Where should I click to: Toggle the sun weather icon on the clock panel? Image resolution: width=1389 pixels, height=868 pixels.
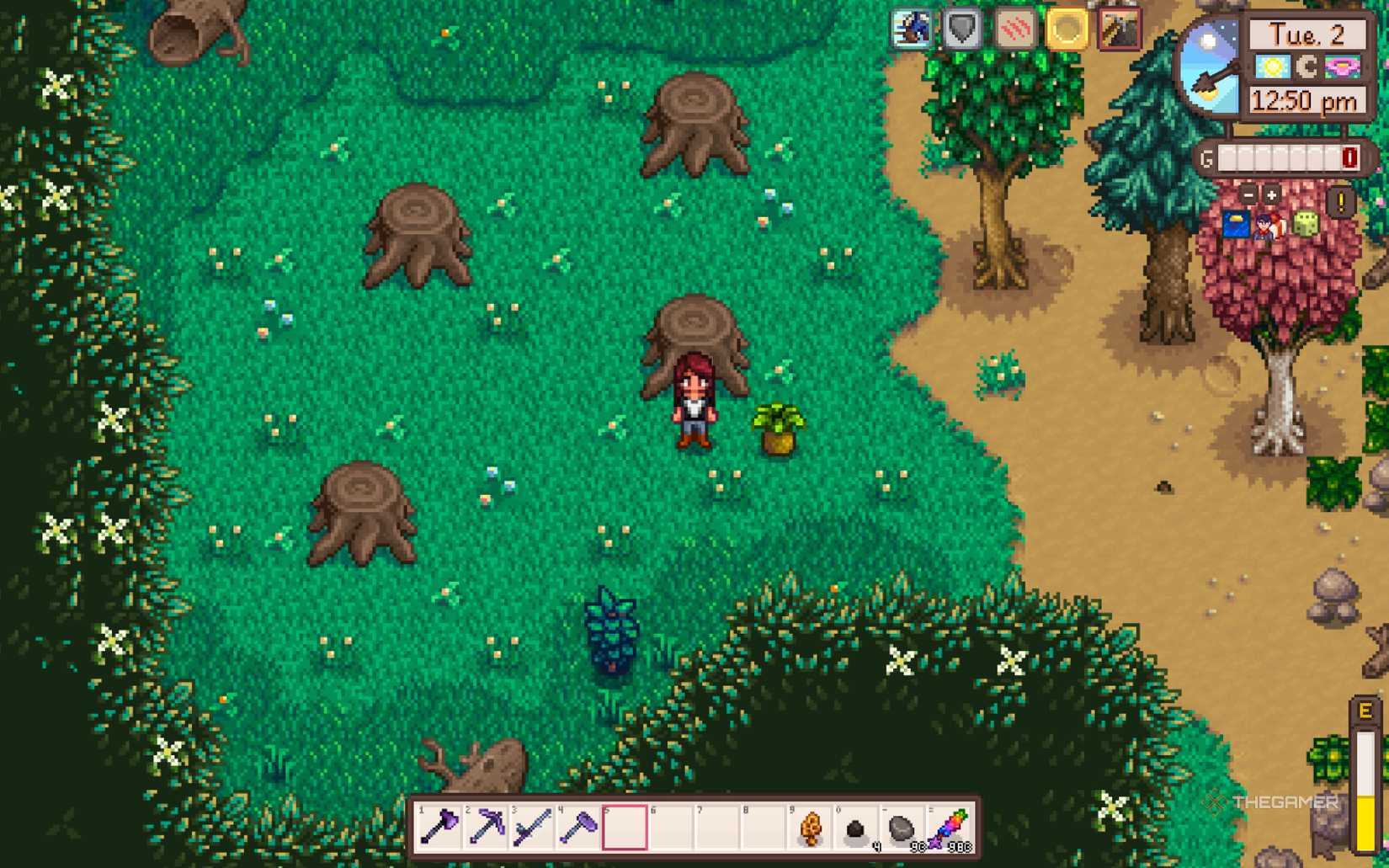point(1274,67)
